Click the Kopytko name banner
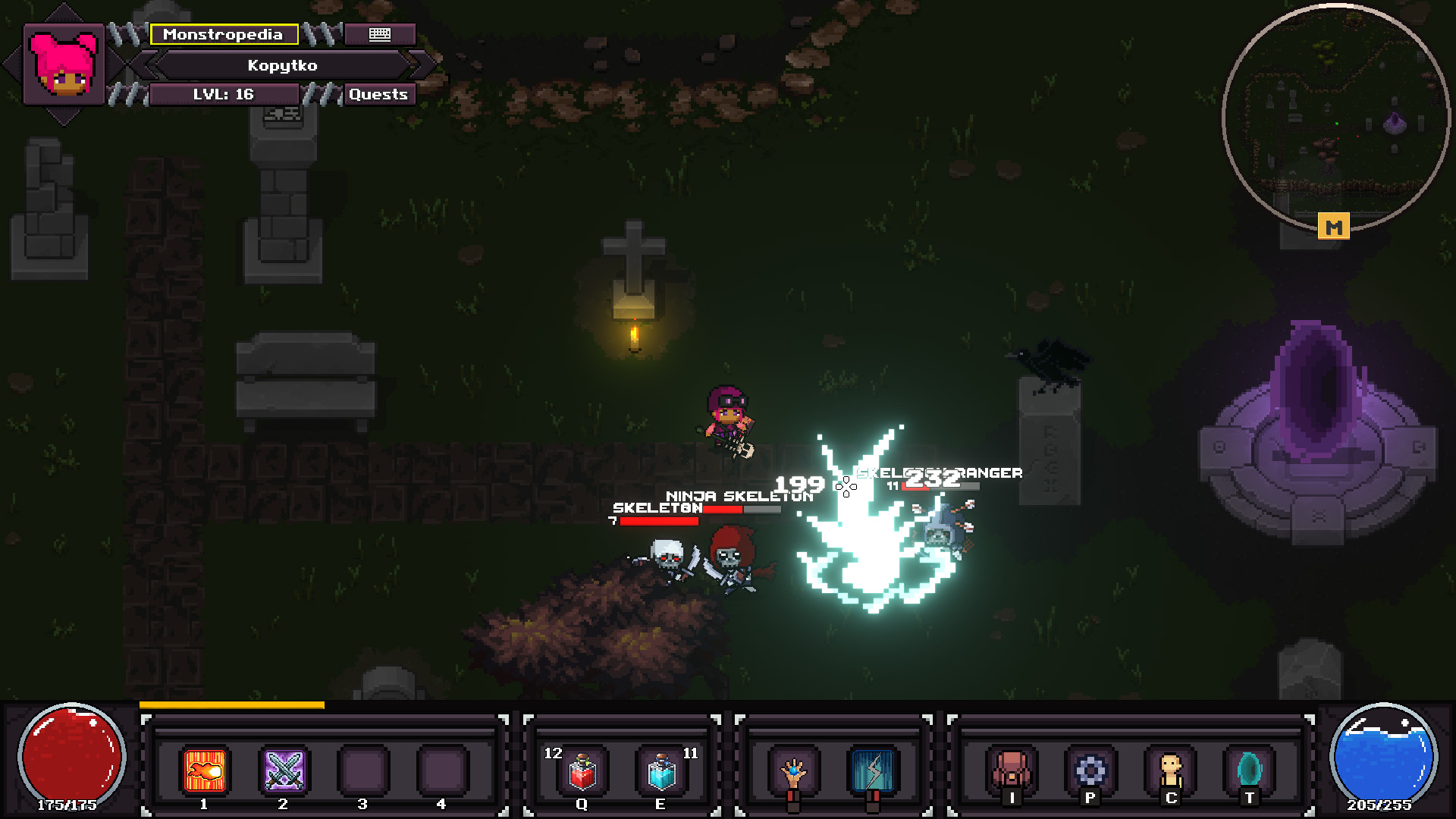Viewport: 1456px width, 819px height. pyautogui.click(x=282, y=65)
